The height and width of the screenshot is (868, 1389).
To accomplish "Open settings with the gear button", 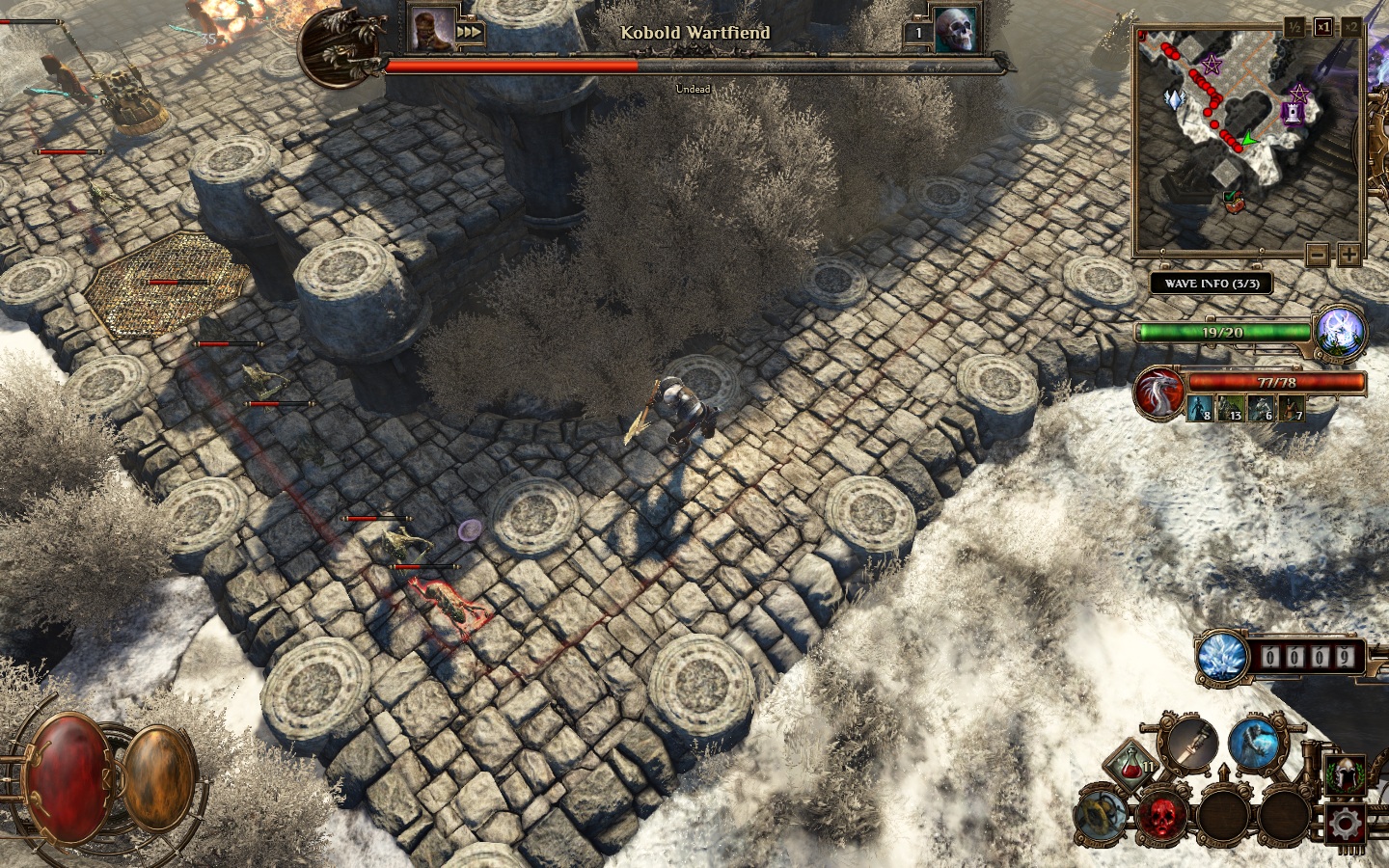I will click(1344, 825).
